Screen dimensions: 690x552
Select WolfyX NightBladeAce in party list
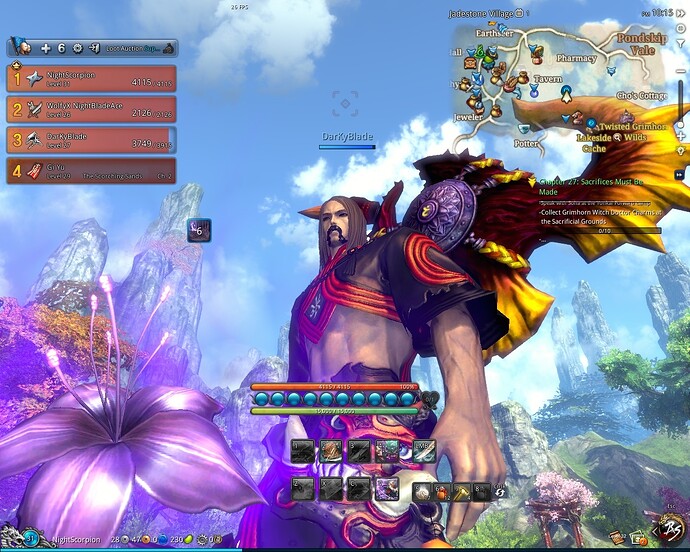pyautogui.click(x=92, y=110)
